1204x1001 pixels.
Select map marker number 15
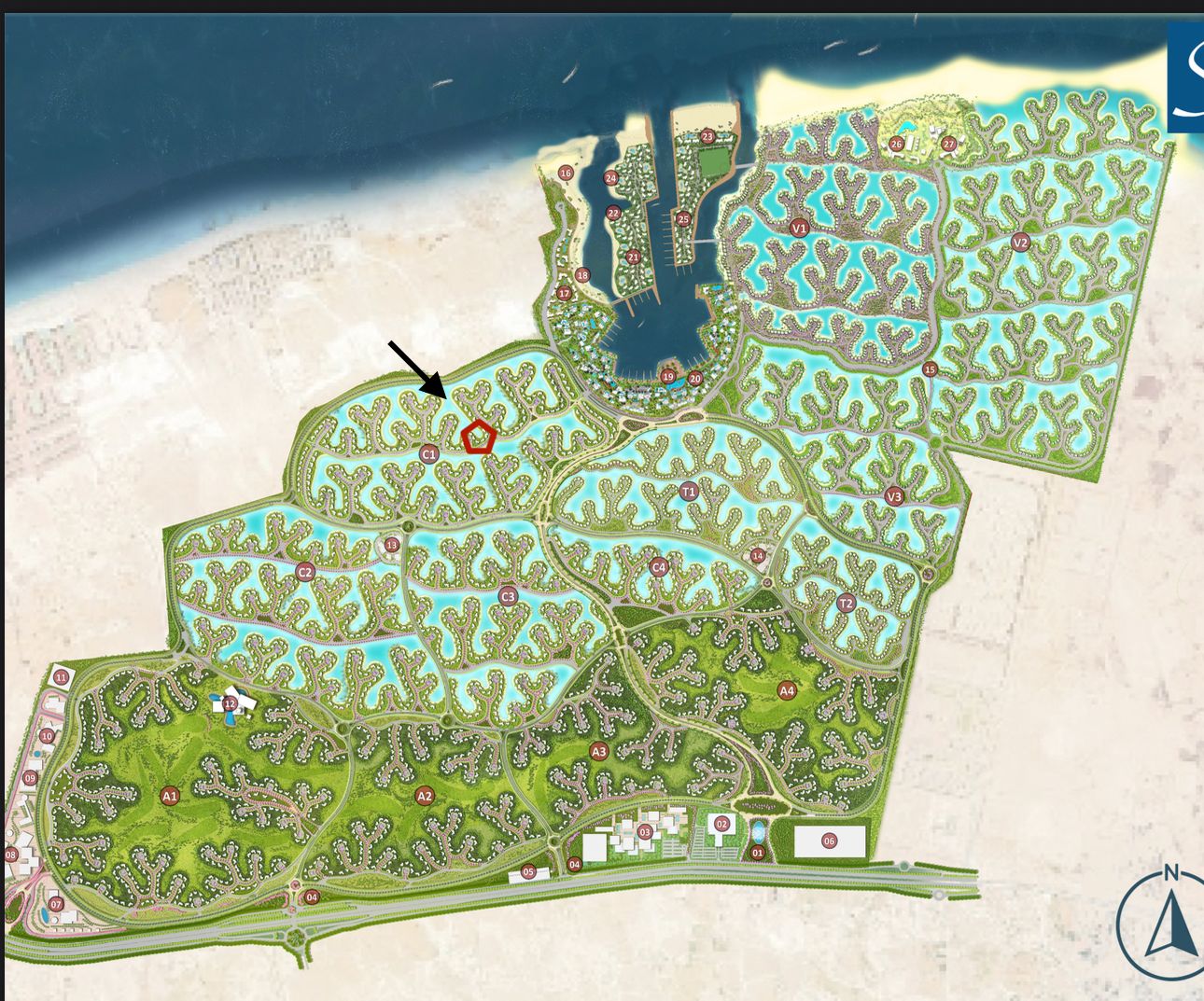click(929, 369)
